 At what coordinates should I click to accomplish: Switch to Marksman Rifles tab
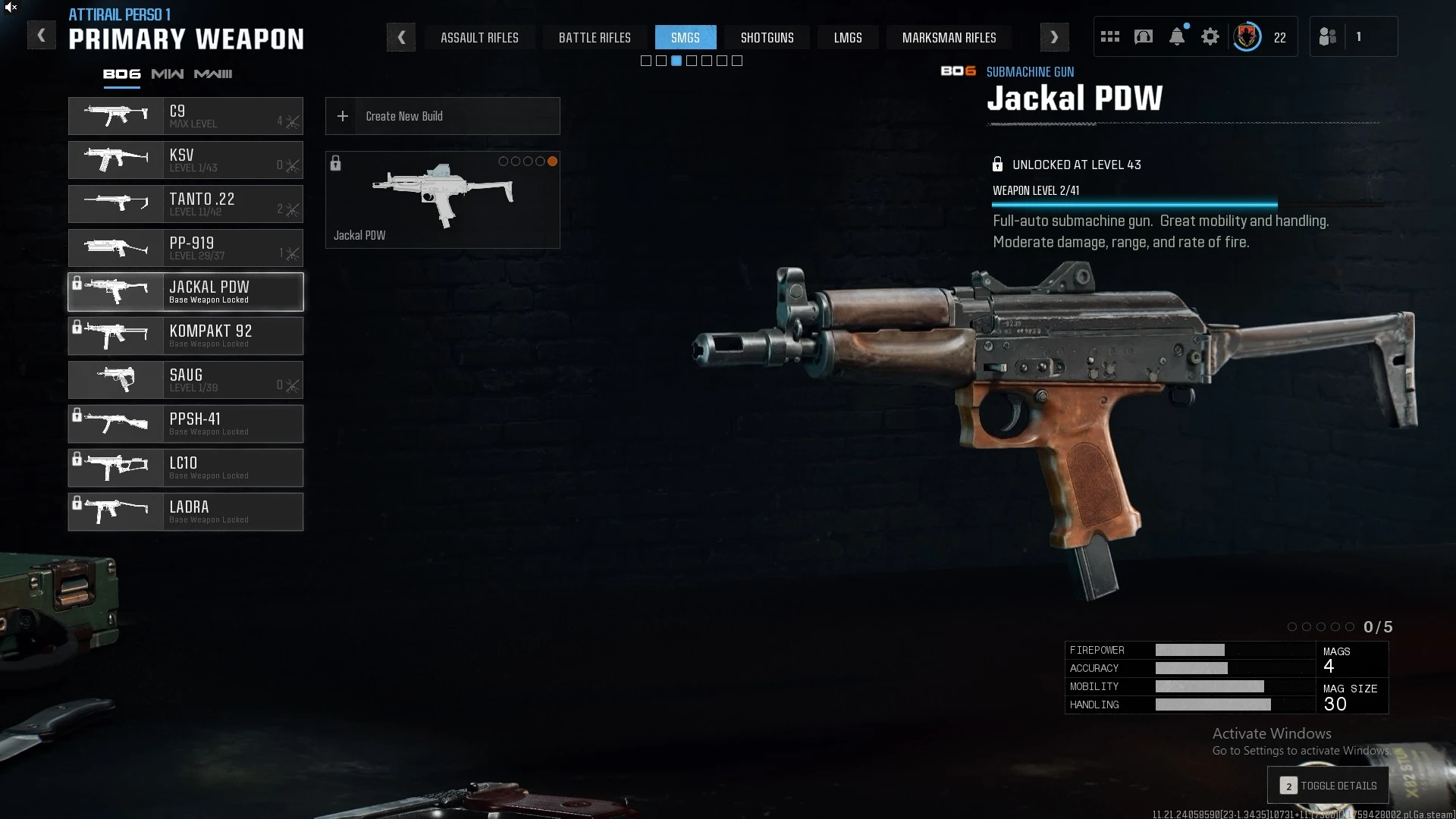click(x=949, y=38)
